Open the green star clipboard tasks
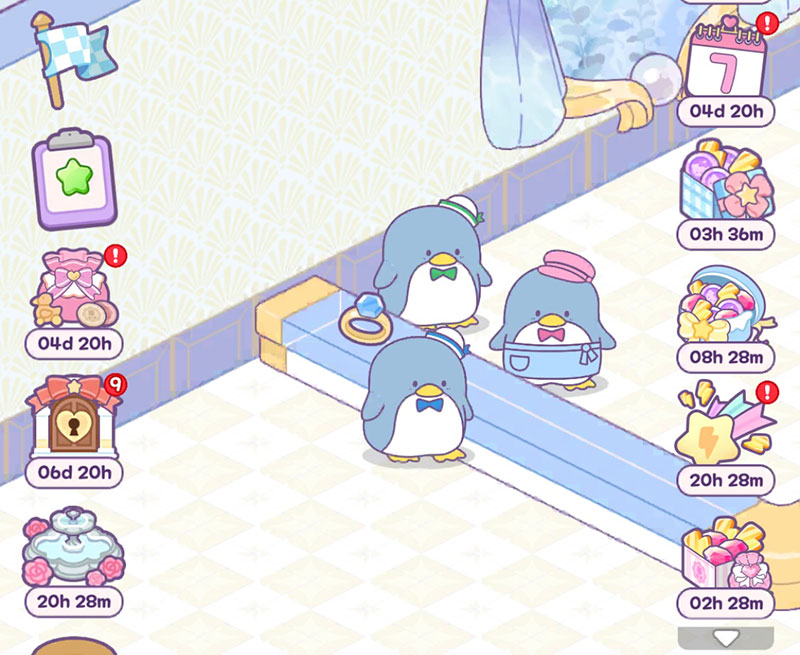This screenshot has height=655, width=800. [74, 180]
